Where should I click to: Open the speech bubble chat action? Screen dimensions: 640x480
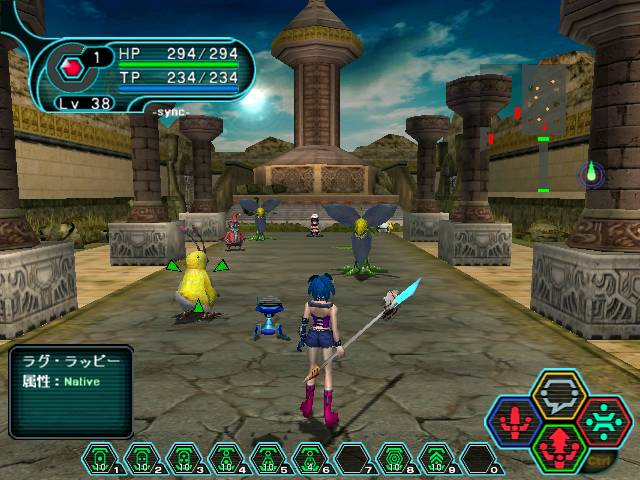coord(559,396)
